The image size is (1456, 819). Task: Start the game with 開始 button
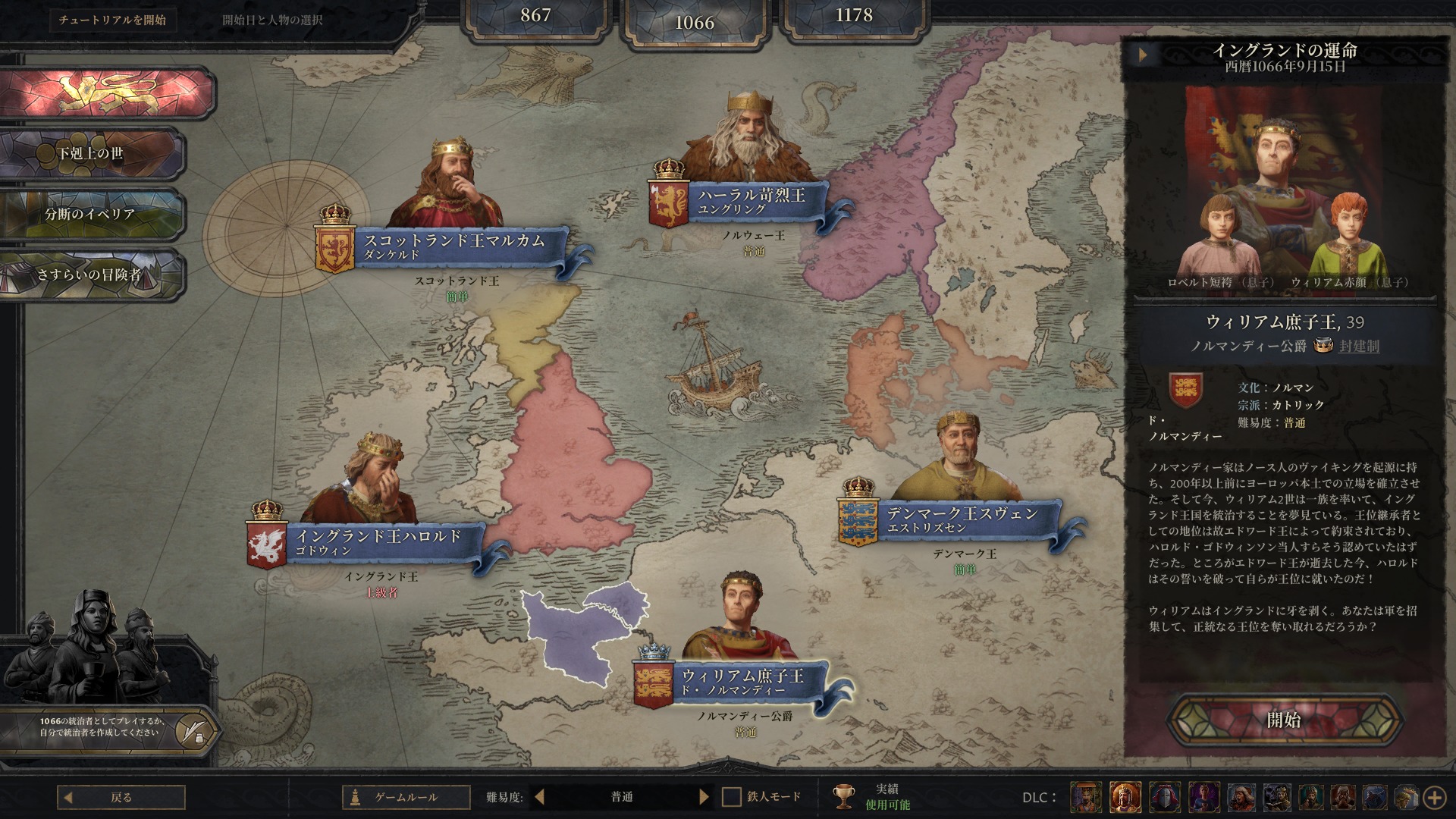1283,720
